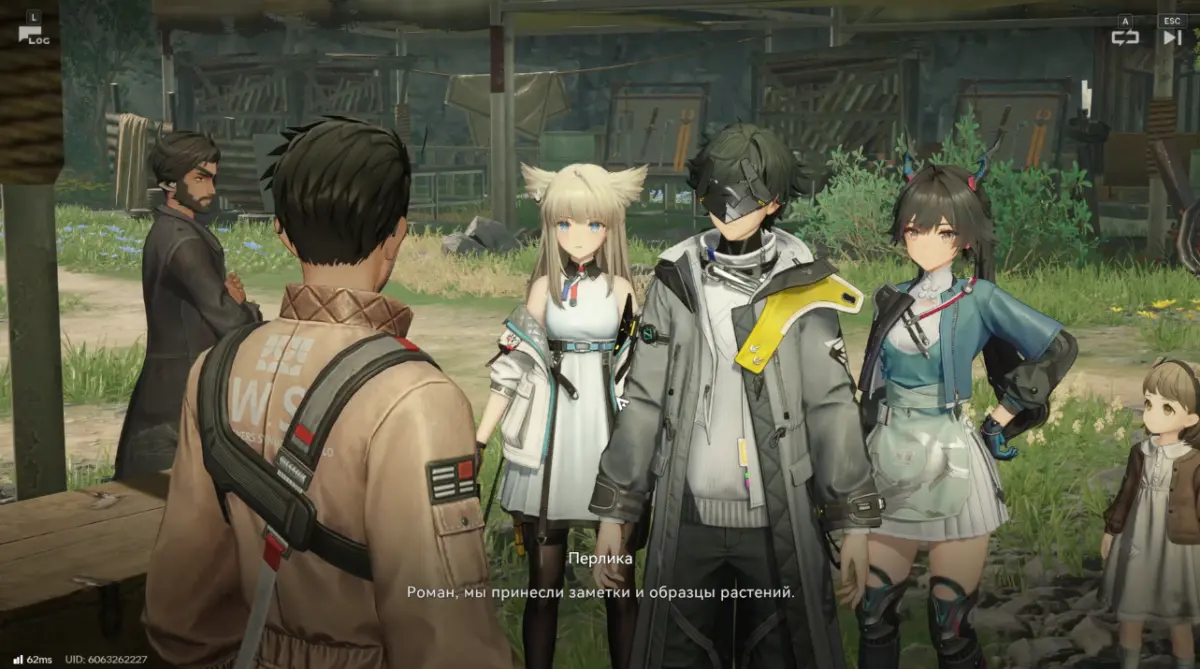Toggle dialogue auto-play mode

[x=1125, y=37]
